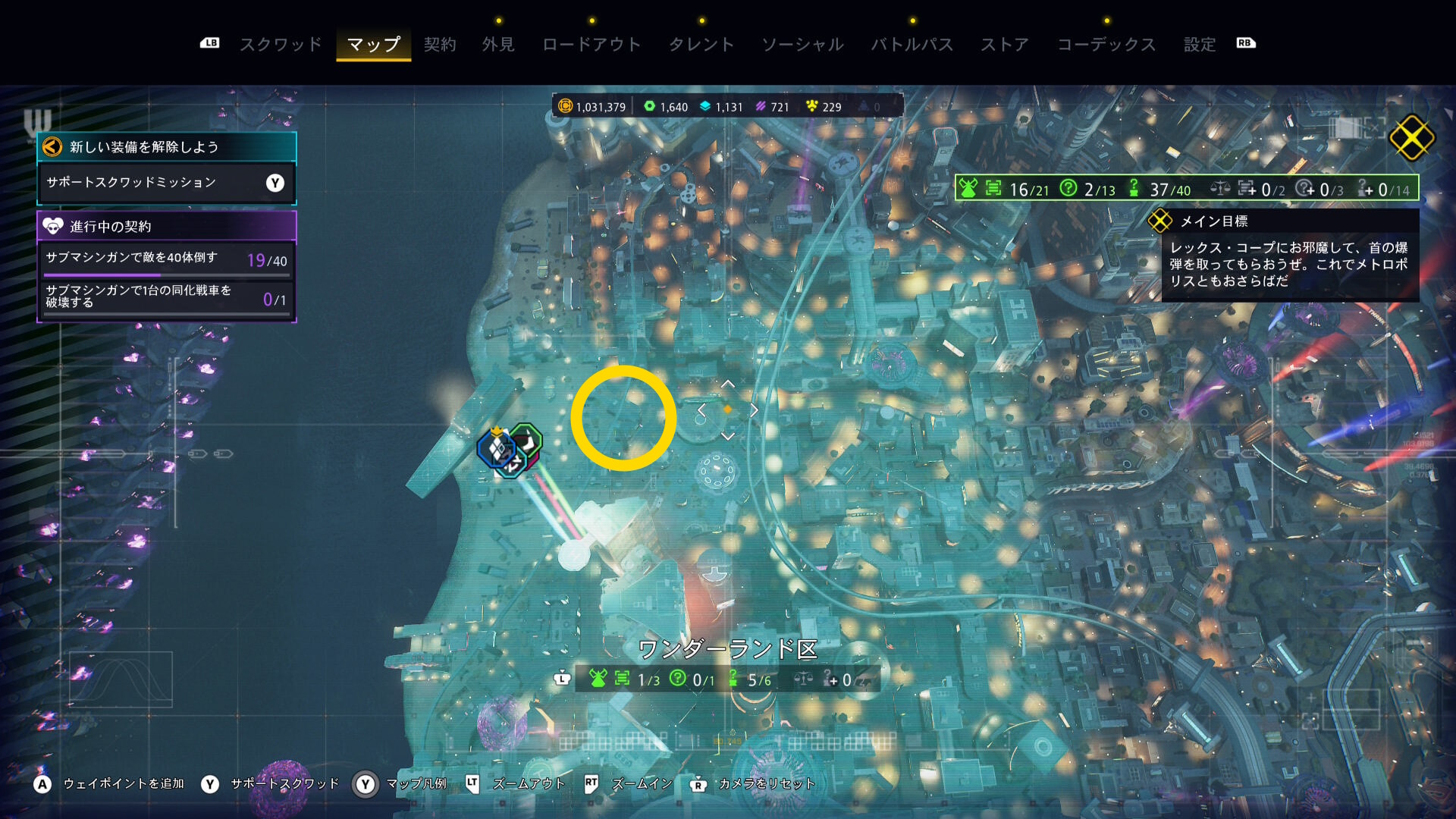Go to the タレント tab
The width and height of the screenshot is (1456, 819).
coord(701,45)
